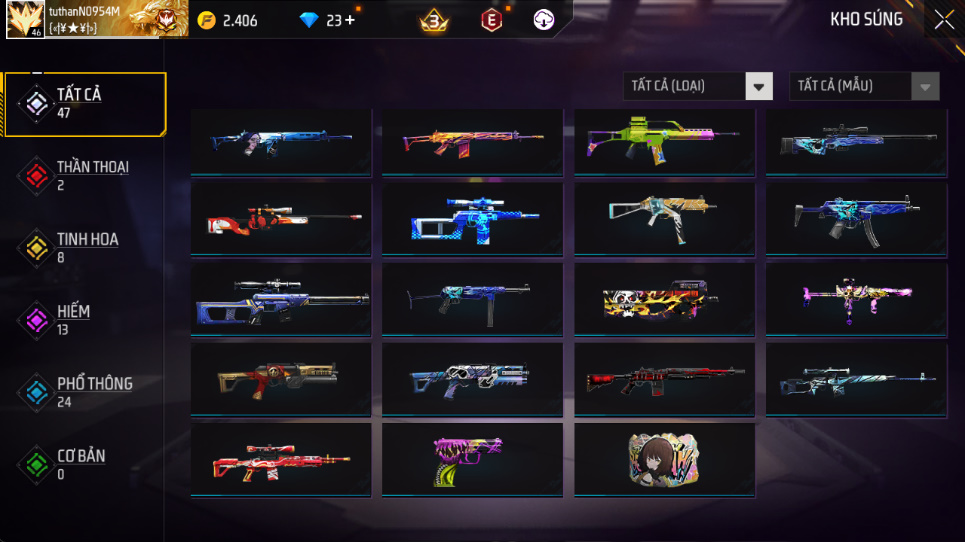The height and width of the screenshot is (542, 965).
Task: Switch to the Phổ Thông tab
Action: click(85, 391)
